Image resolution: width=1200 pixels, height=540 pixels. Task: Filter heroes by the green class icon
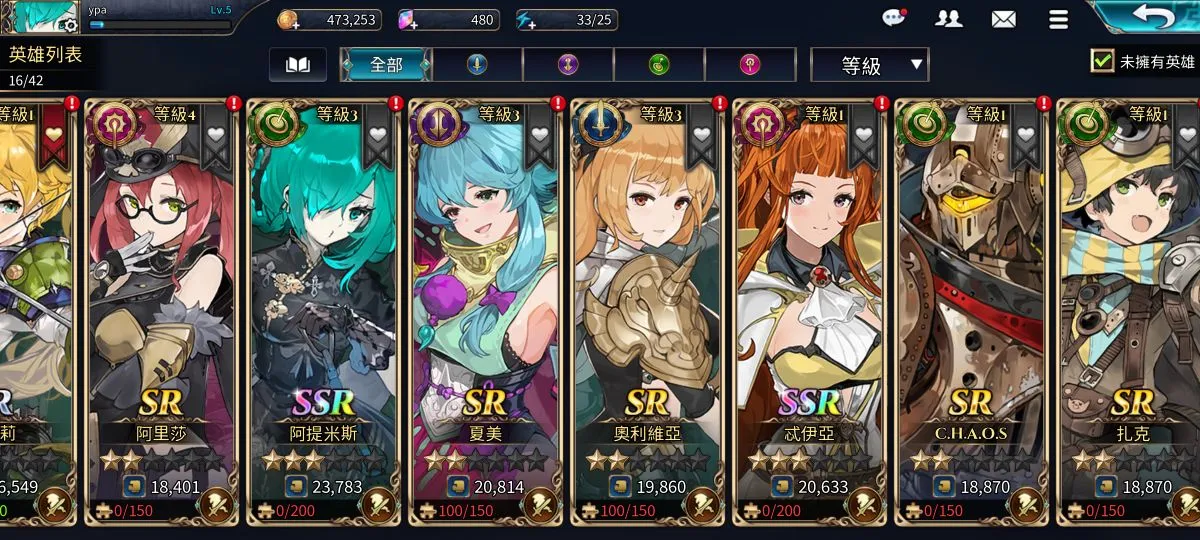tap(659, 65)
